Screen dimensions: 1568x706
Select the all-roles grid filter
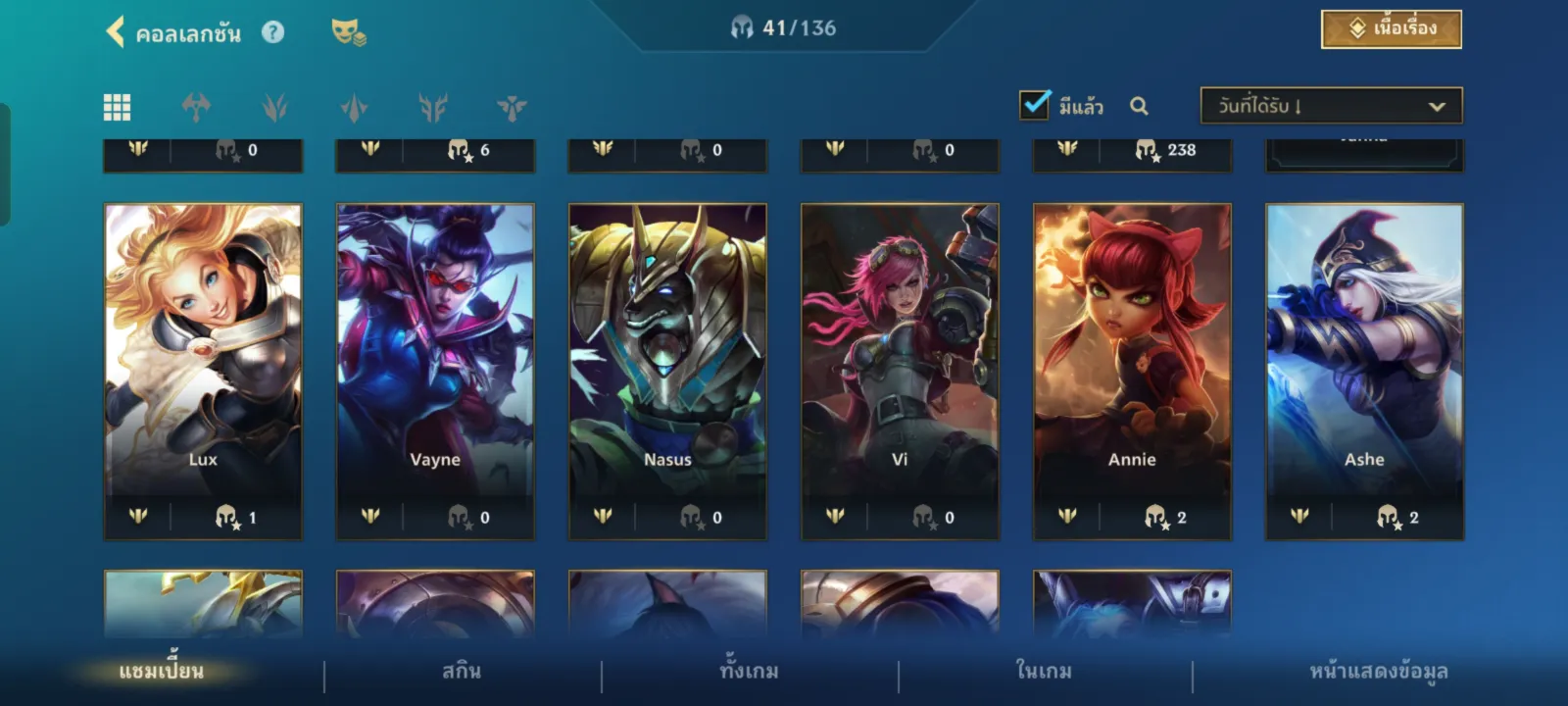click(118, 107)
